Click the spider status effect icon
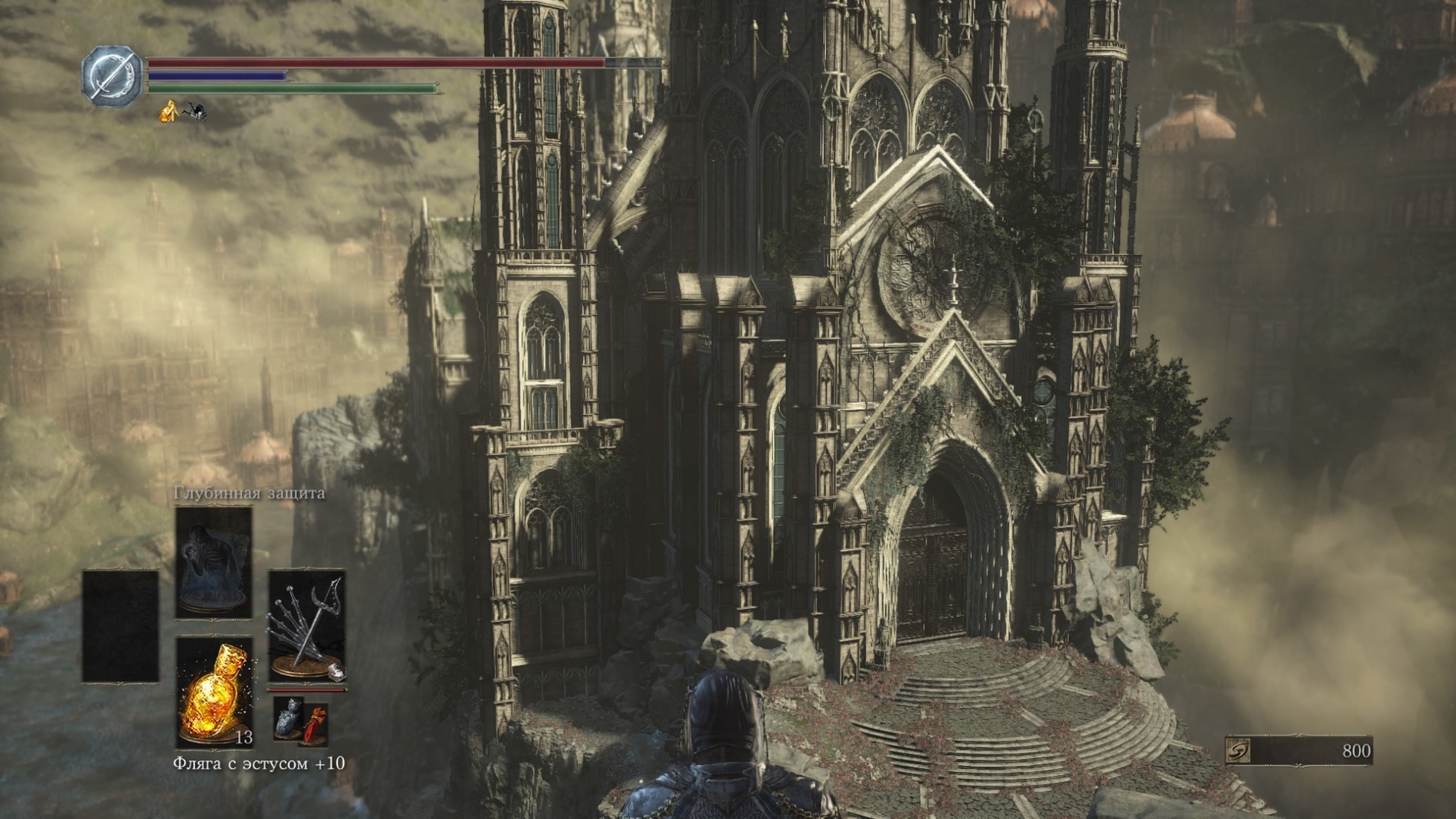The image size is (1456, 819). pyautogui.click(x=196, y=112)
